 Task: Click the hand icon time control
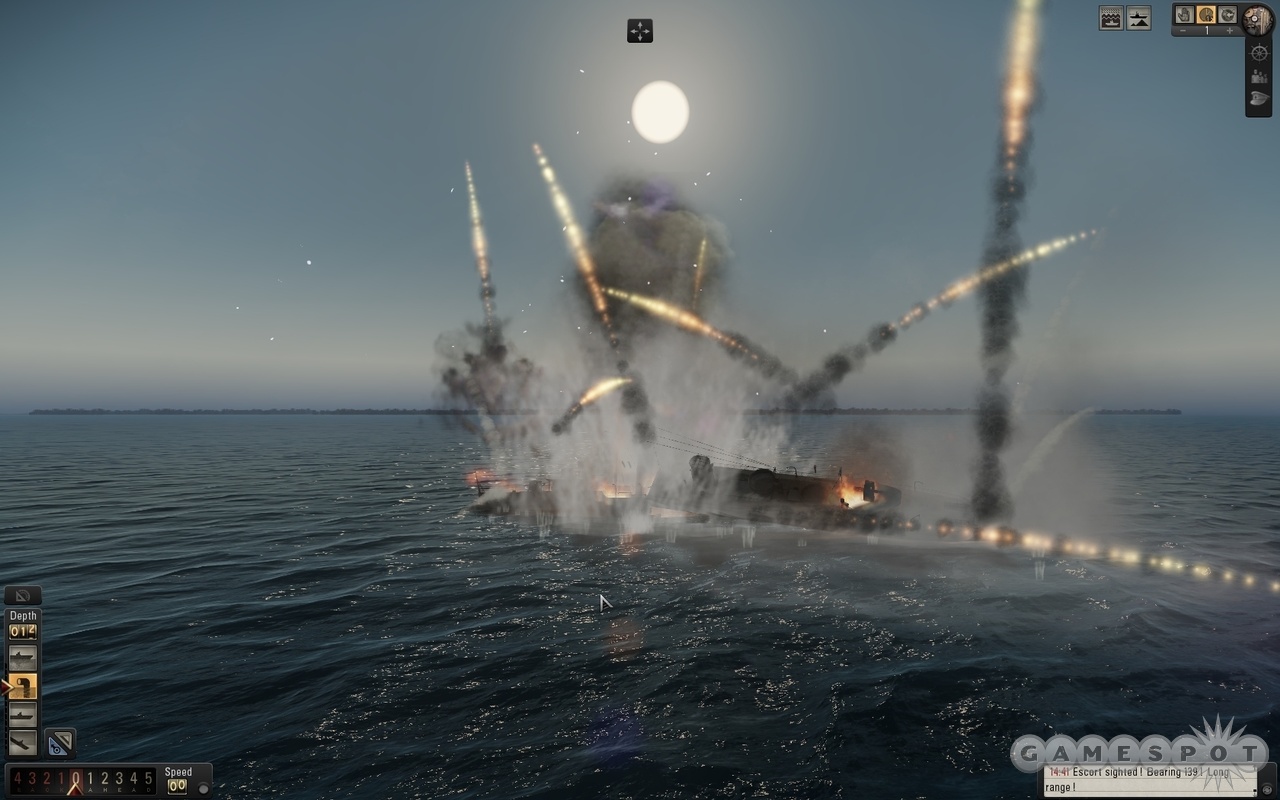[x=1184, y=14]
